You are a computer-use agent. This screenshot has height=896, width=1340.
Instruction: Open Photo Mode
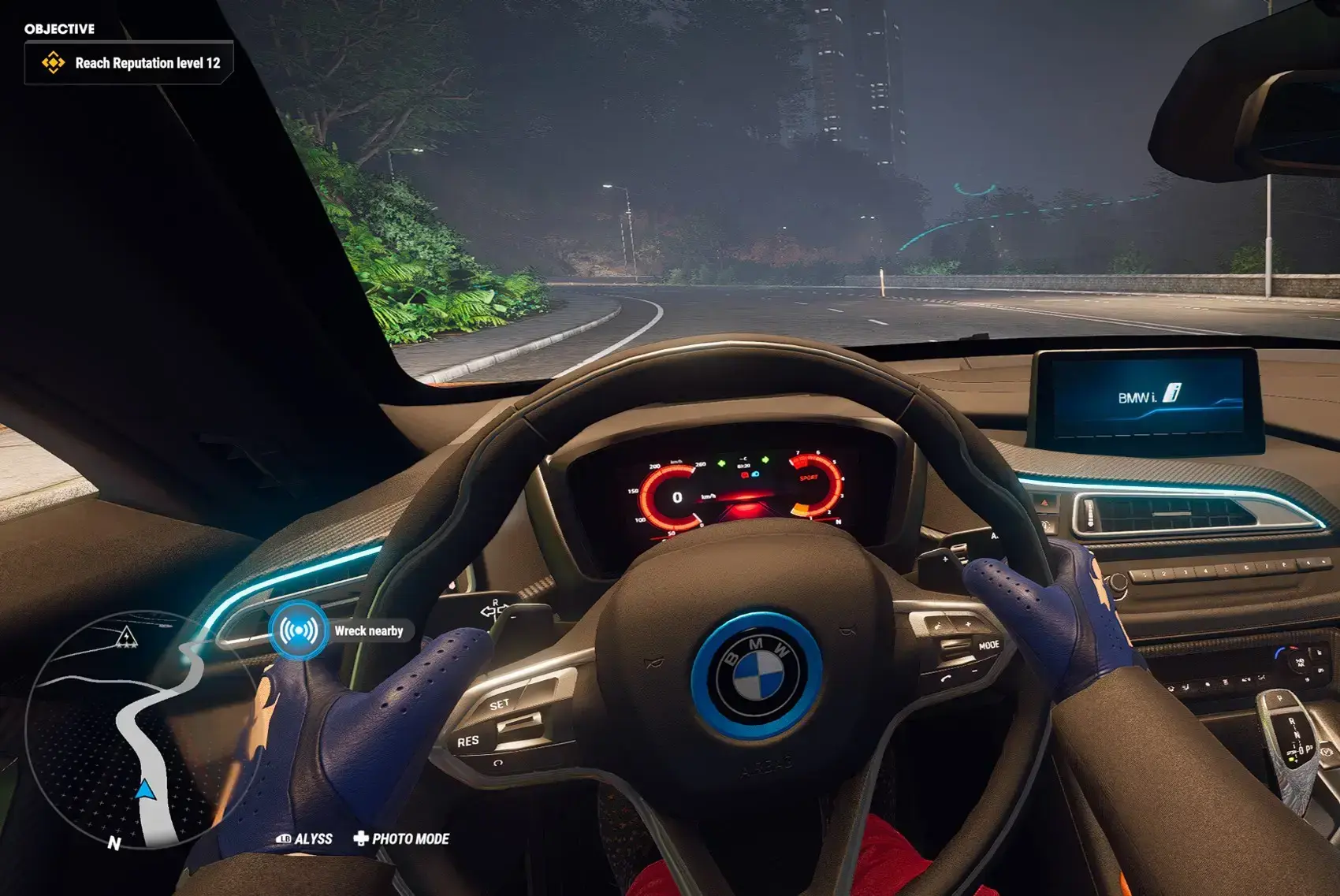[x=402, y=838]
